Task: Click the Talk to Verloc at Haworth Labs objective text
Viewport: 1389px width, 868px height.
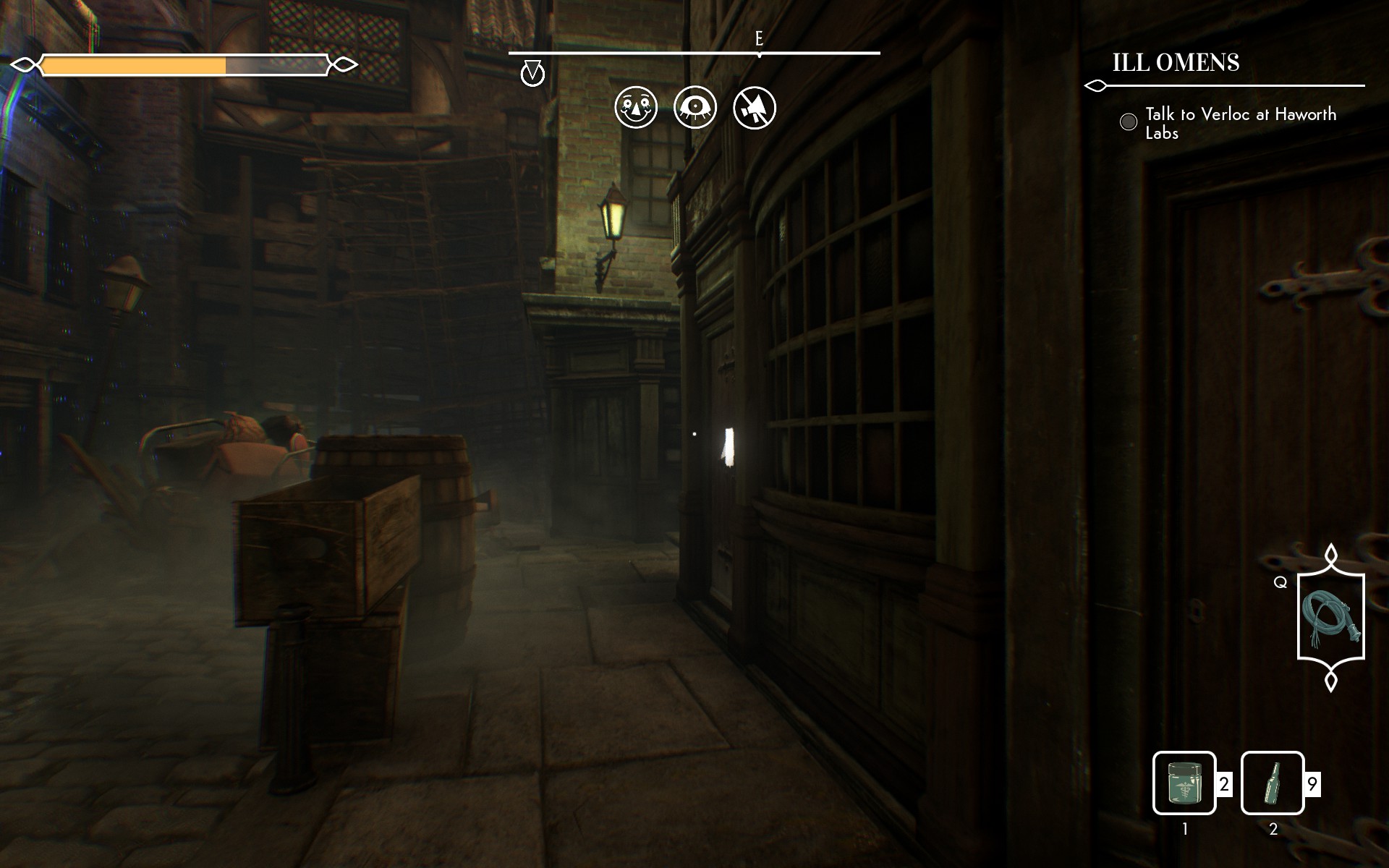Action: click(1241, 124)
